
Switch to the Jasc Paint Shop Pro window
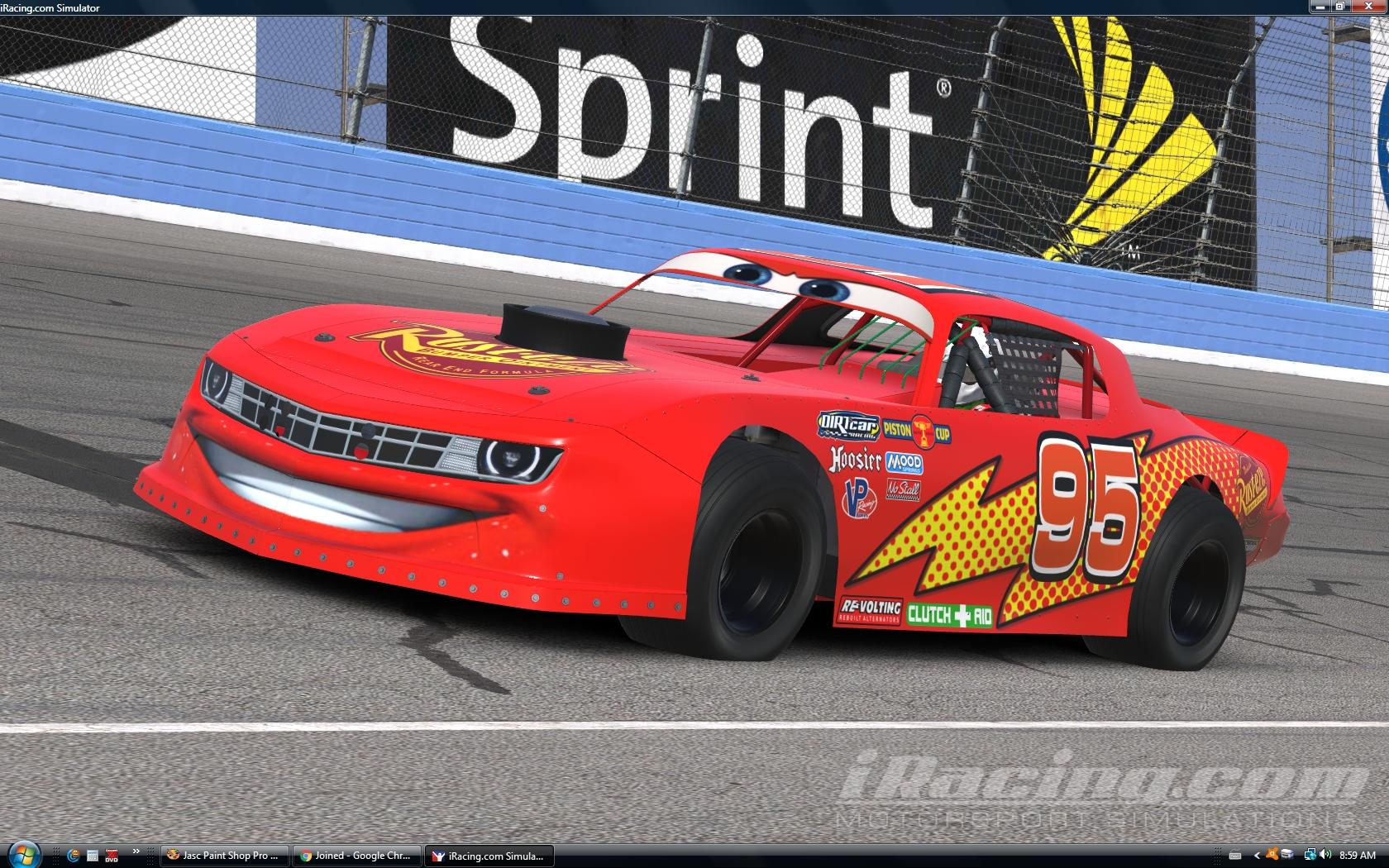pyautogui.click(x=222, y=856)
